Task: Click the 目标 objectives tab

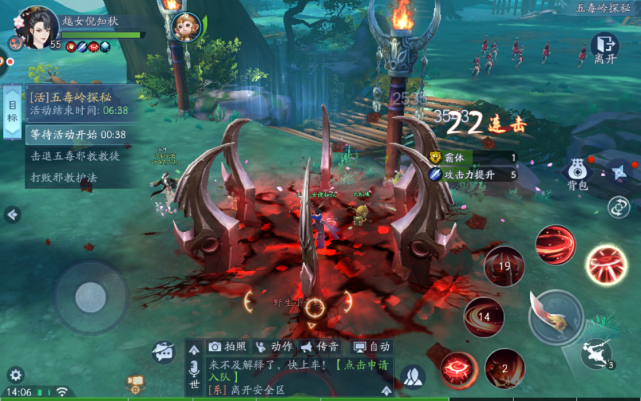Action: 13,109
